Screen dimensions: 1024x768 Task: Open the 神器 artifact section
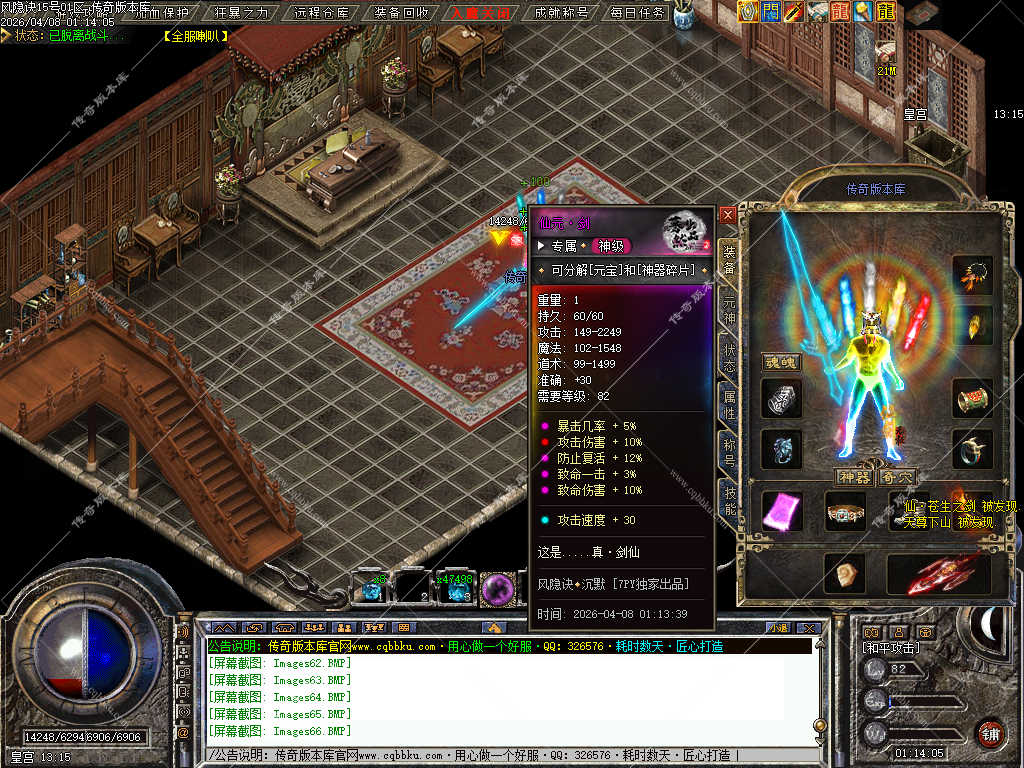click(854, 477)
